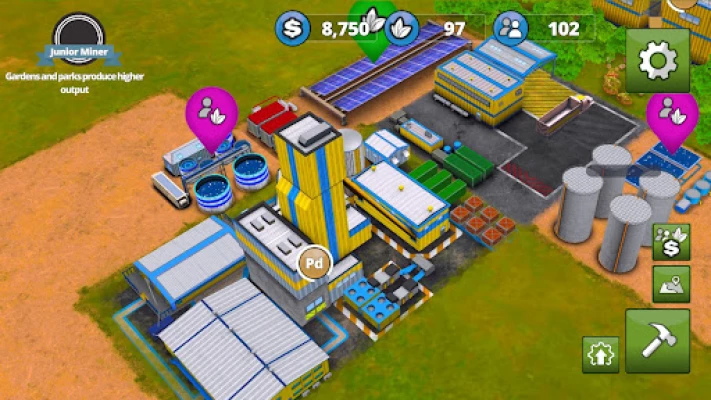Open the hammer build menu

657,341
